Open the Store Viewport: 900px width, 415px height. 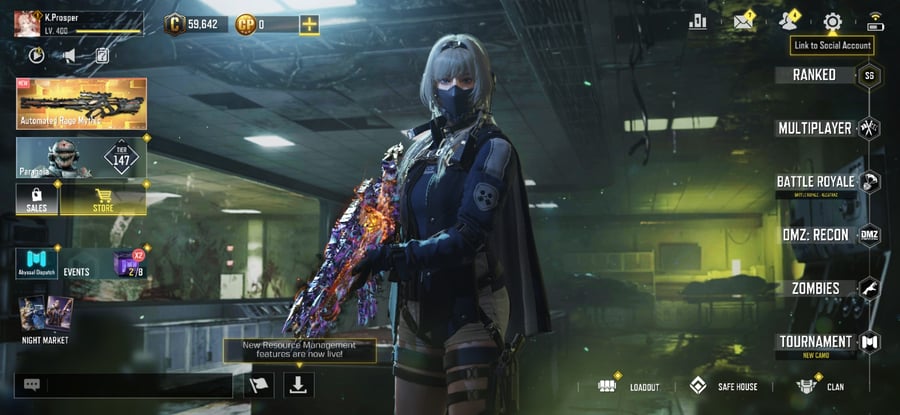pos(103,200)
